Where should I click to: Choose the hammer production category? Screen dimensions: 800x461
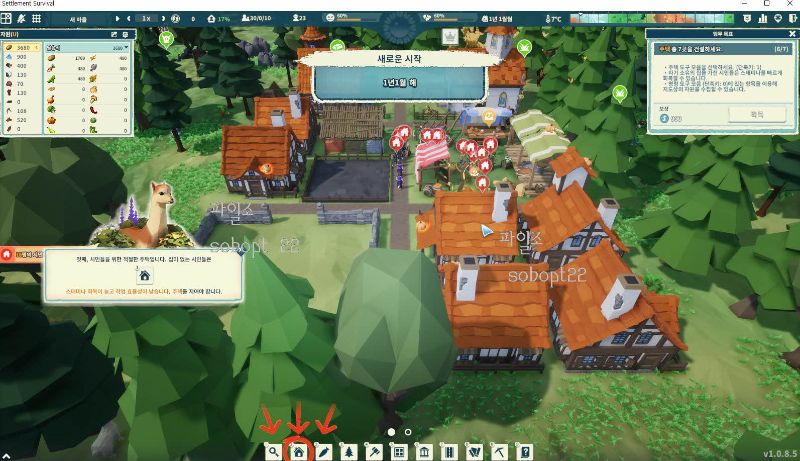373,451
